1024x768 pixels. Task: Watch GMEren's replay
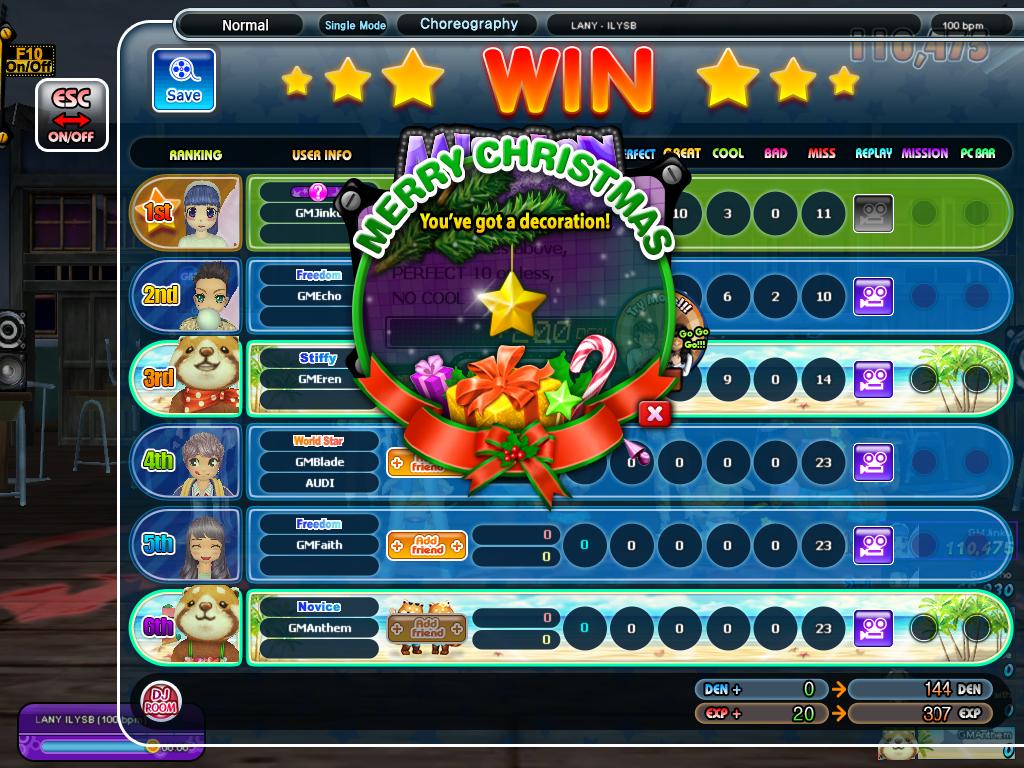(x=872, y=379)
